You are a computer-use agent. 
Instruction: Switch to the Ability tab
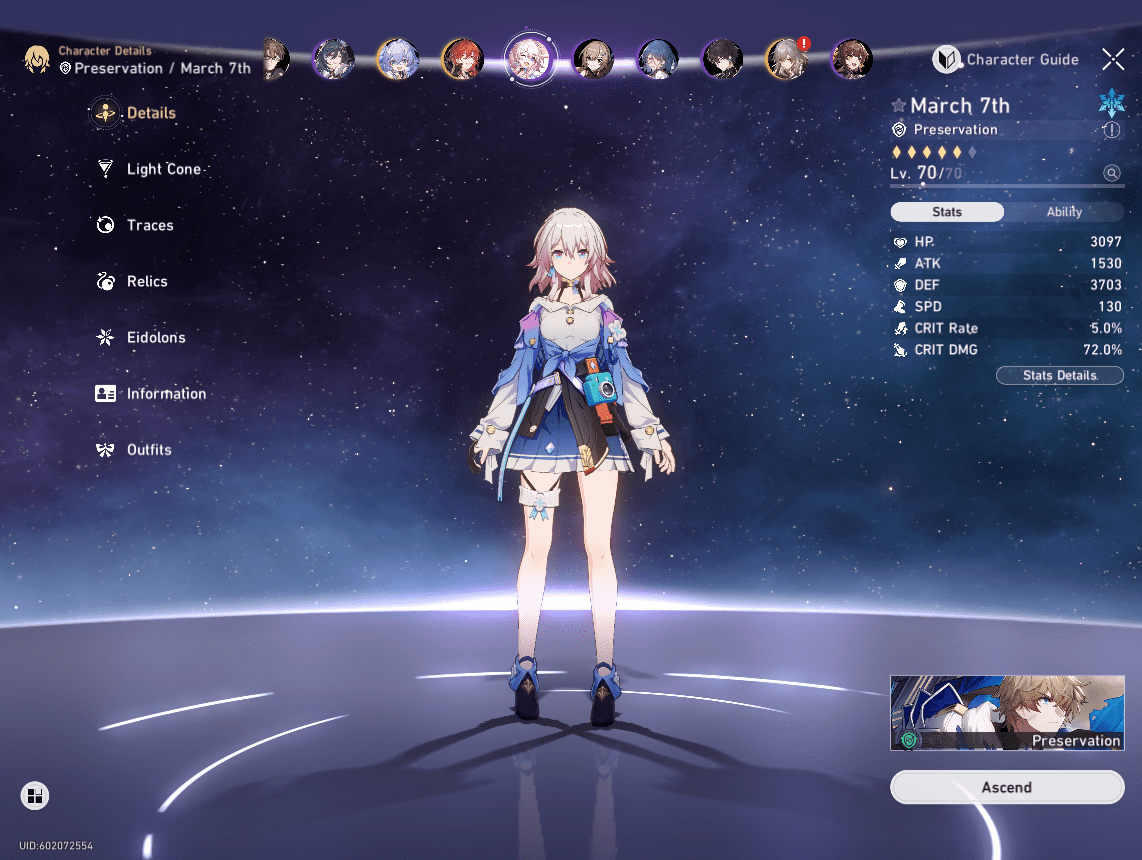point(1064,212)
